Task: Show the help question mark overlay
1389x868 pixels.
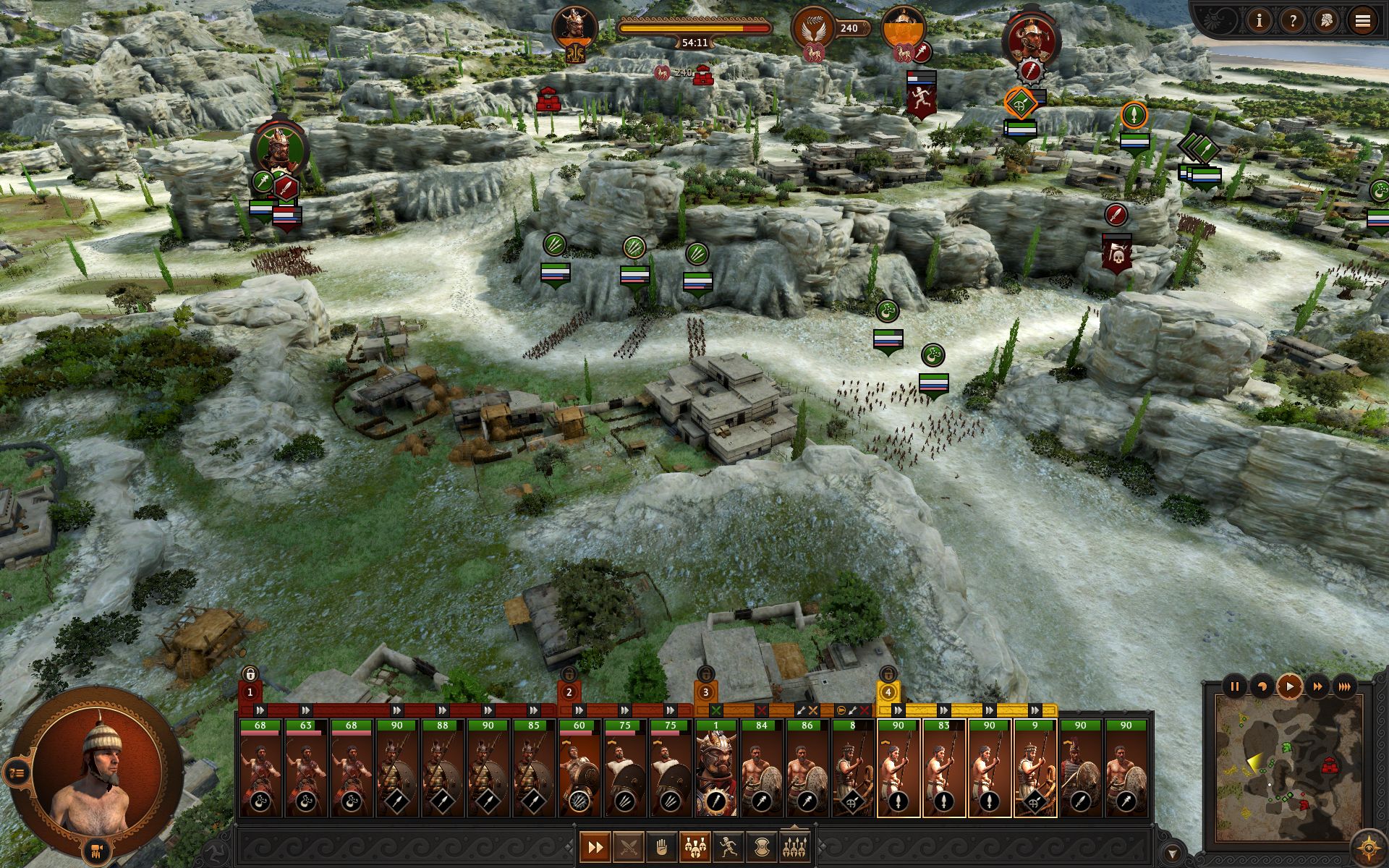Action: pos(1293,21)
